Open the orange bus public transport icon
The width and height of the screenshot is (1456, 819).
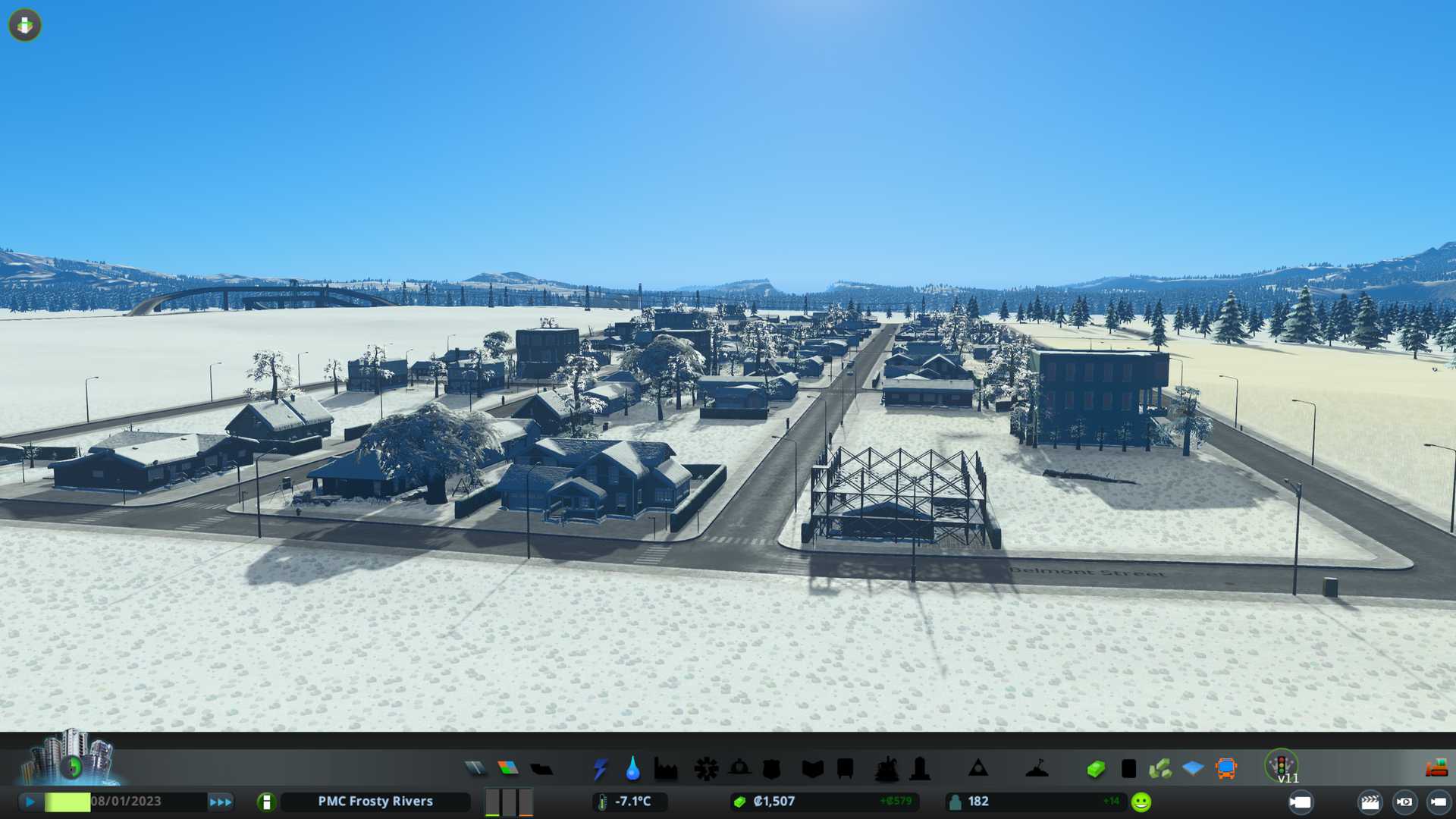tap(1225, 769)
